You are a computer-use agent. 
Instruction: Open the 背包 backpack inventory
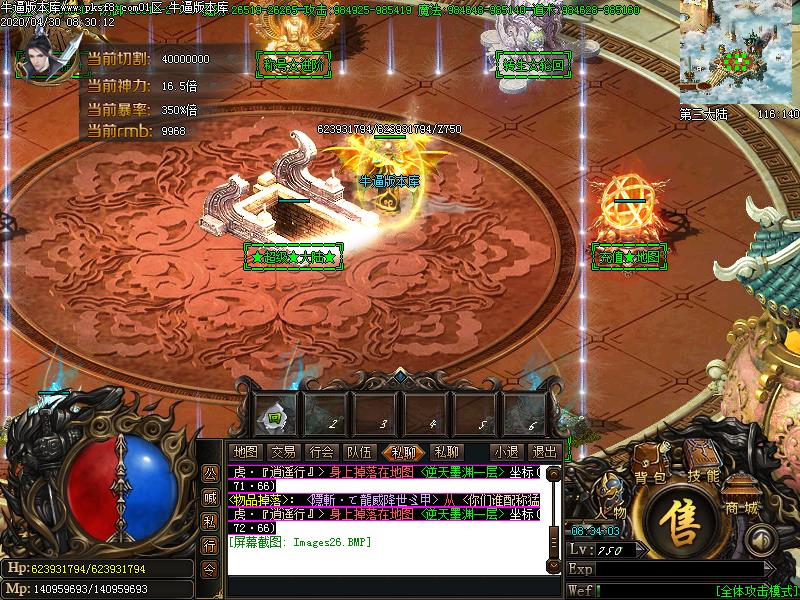[649, 477]
